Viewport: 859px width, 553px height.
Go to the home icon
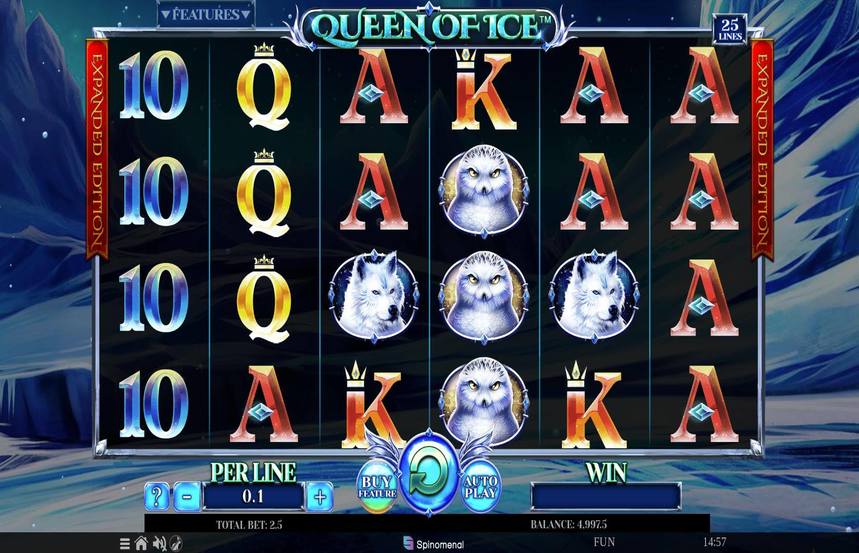click(x=142, y=544)
